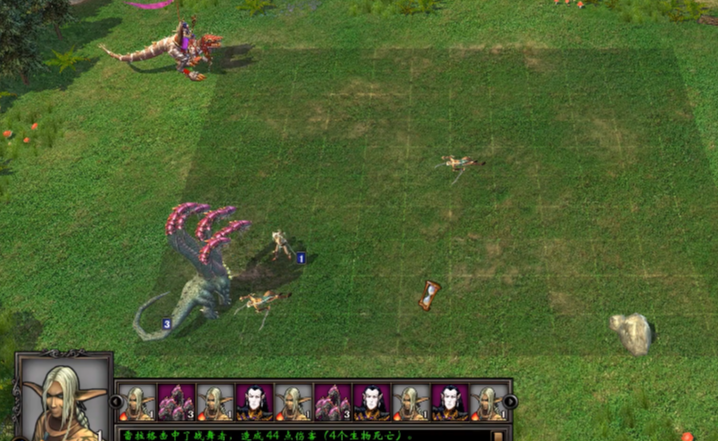Click the initiative bar's left arrow
This screenshot has width=718, height=441.
pyautogui.click(x=116, y=402)
